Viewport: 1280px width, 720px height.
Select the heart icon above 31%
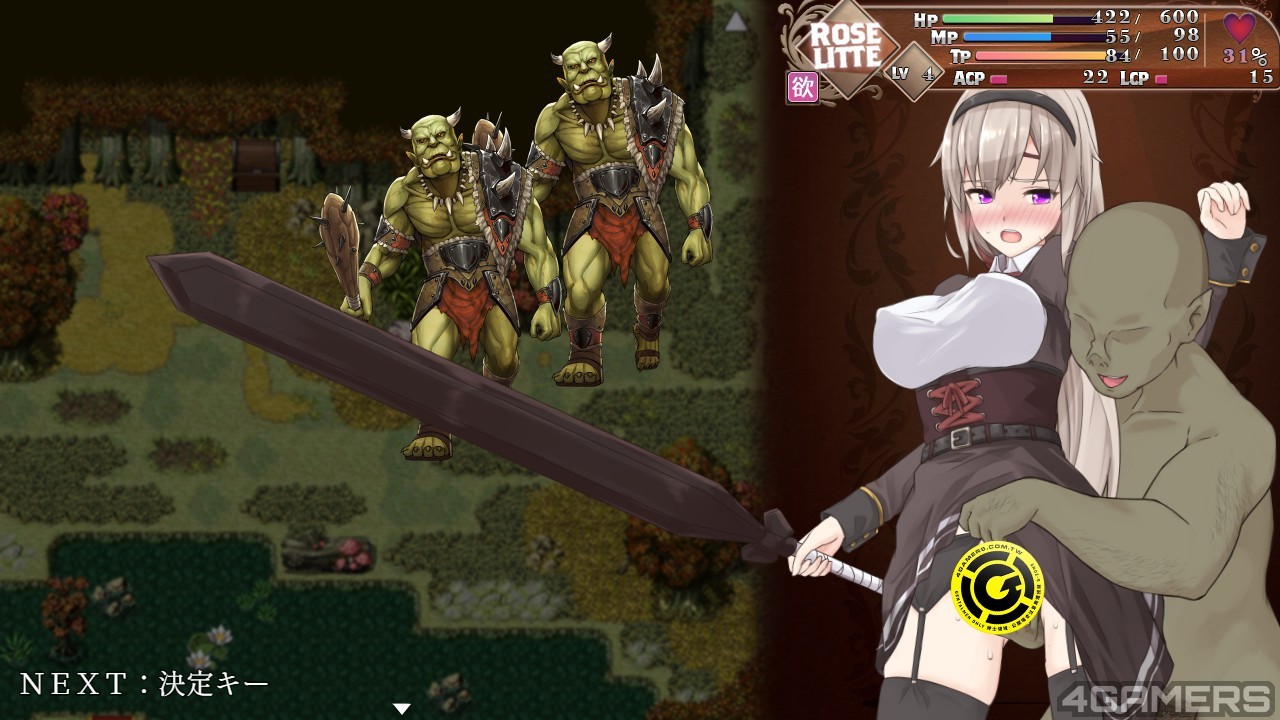point(1240,27)
